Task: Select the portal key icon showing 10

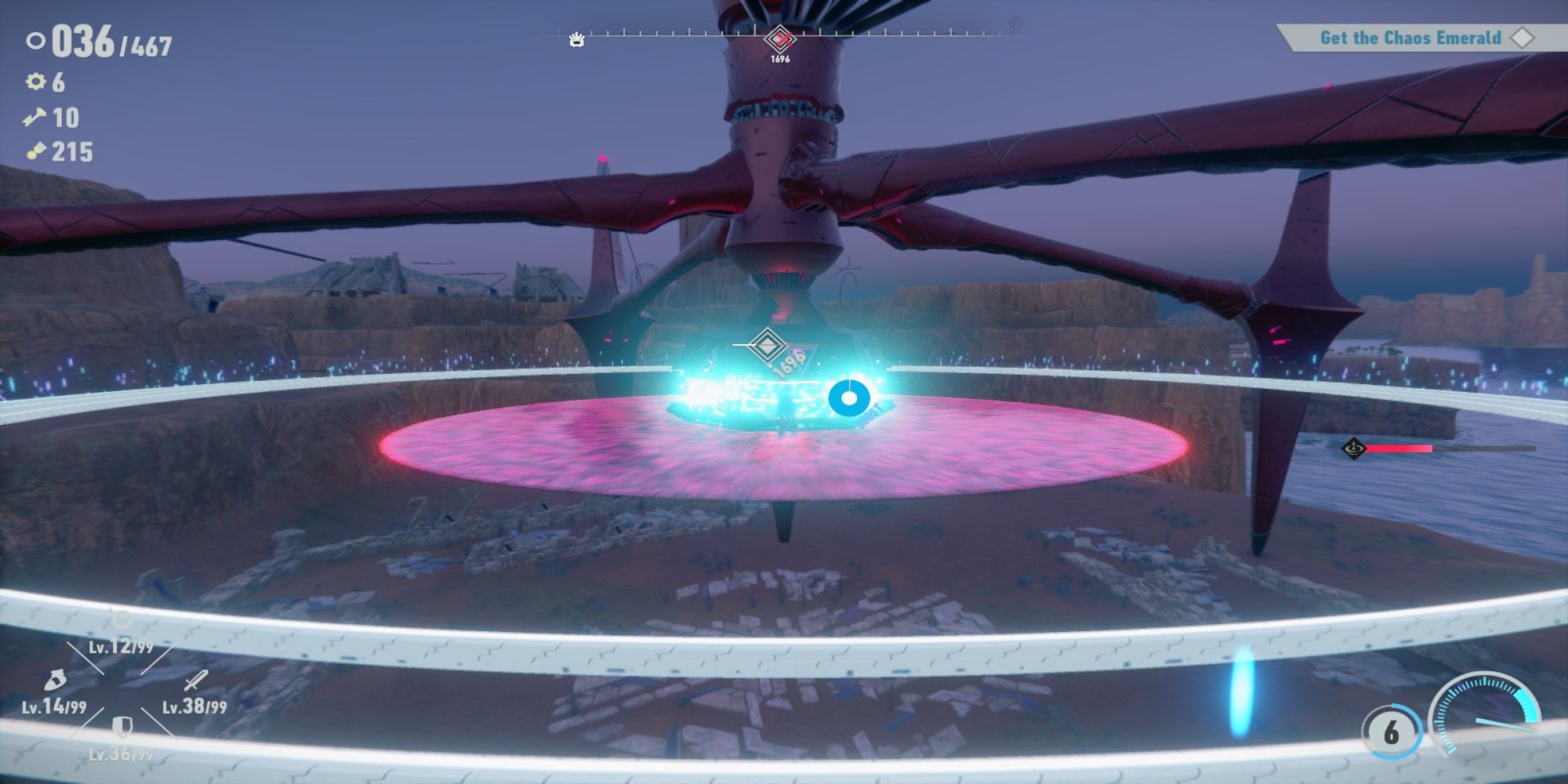Action: point(34,115)
